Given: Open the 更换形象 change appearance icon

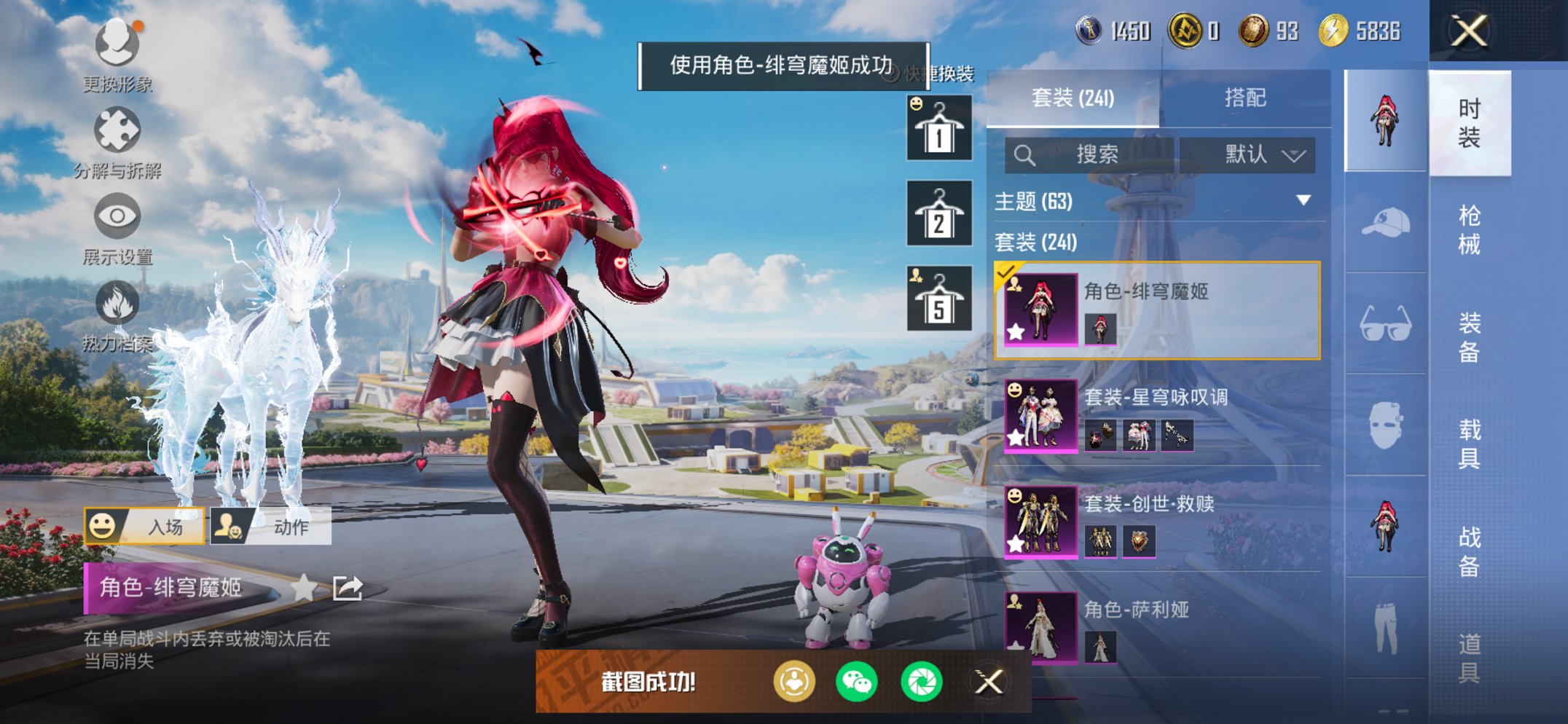Looking at the screenshot, I should point(117,44).
